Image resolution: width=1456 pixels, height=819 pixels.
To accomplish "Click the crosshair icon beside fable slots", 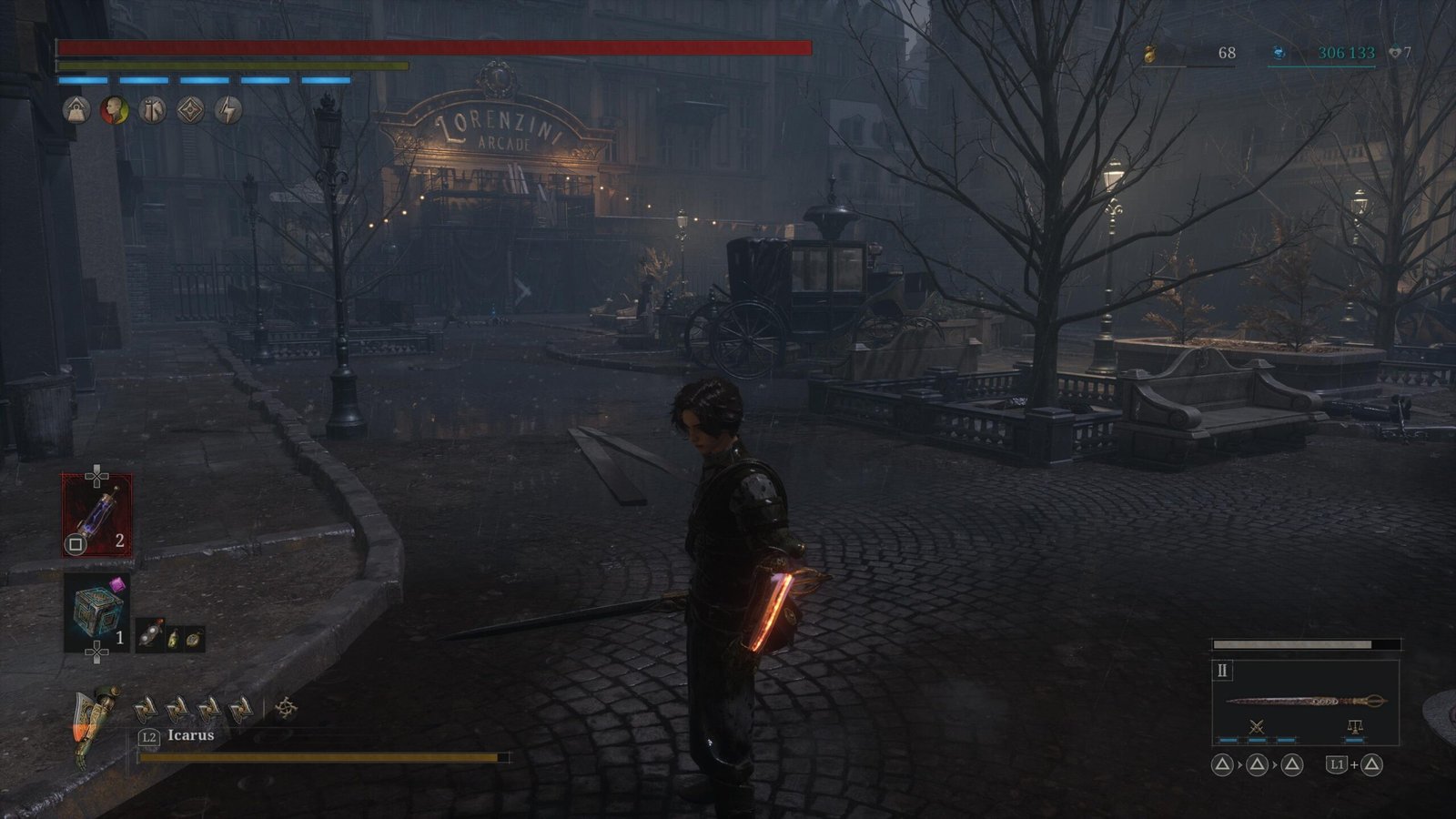I will (286, 708).
